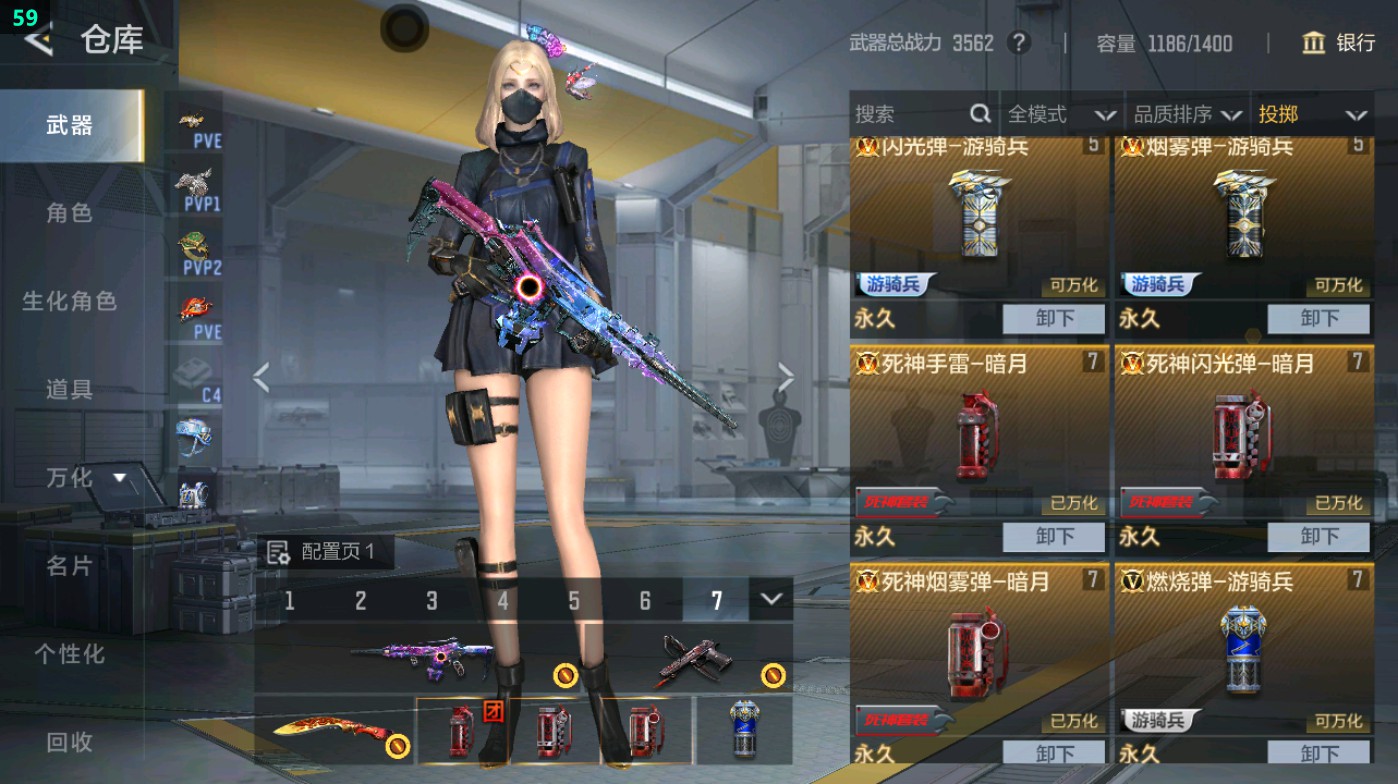Open the Bank (银行) panel
The image size is (1398, 784).
1343,43
